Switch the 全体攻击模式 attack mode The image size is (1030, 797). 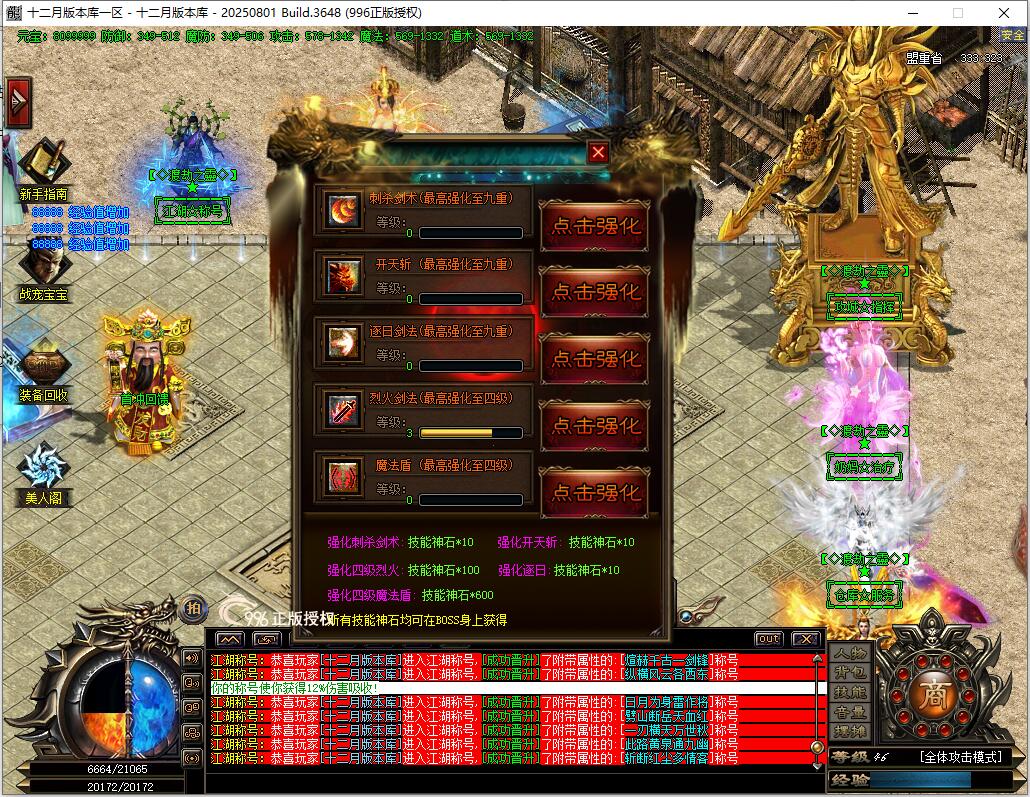pyautogui.click(x=960, y=757)
